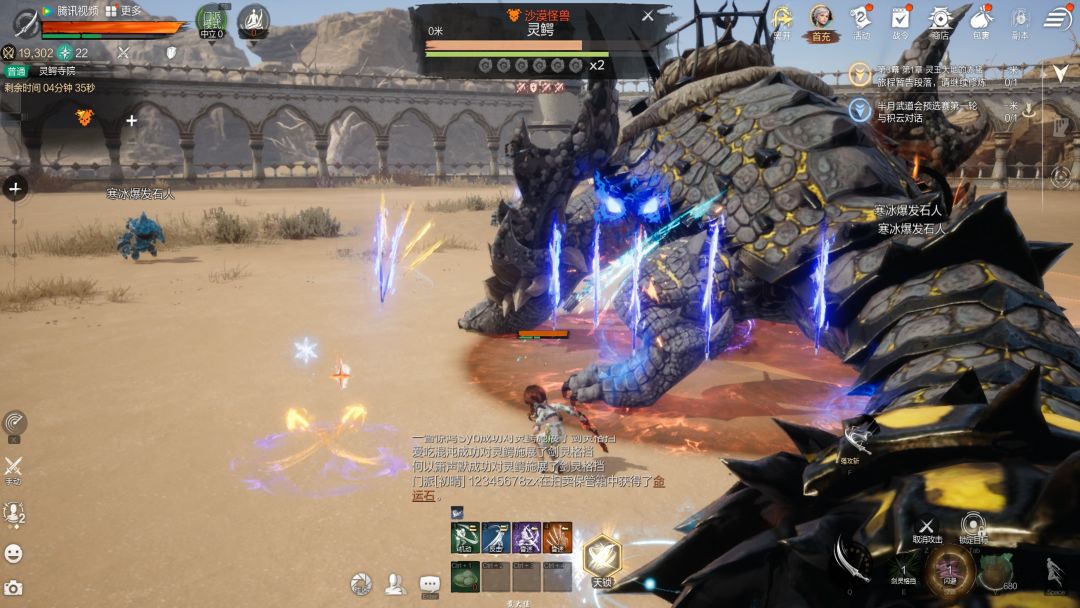Image resolution: width=1080 pixels, height=608 pixels.
Task: Open the main menu with three stripes
Action: 1058,18
